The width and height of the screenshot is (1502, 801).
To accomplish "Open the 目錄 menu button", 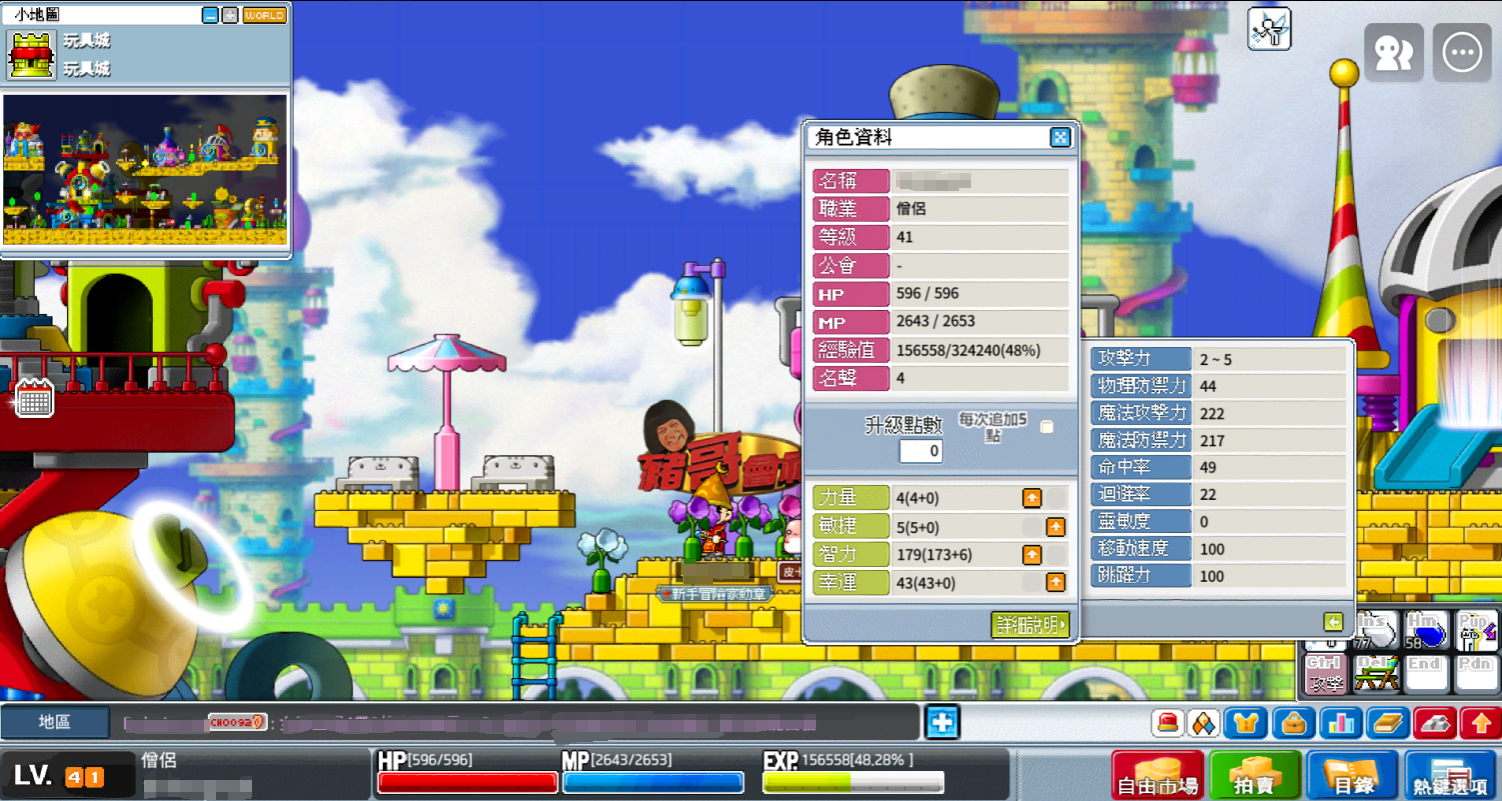I will [x=1350, y=777].
